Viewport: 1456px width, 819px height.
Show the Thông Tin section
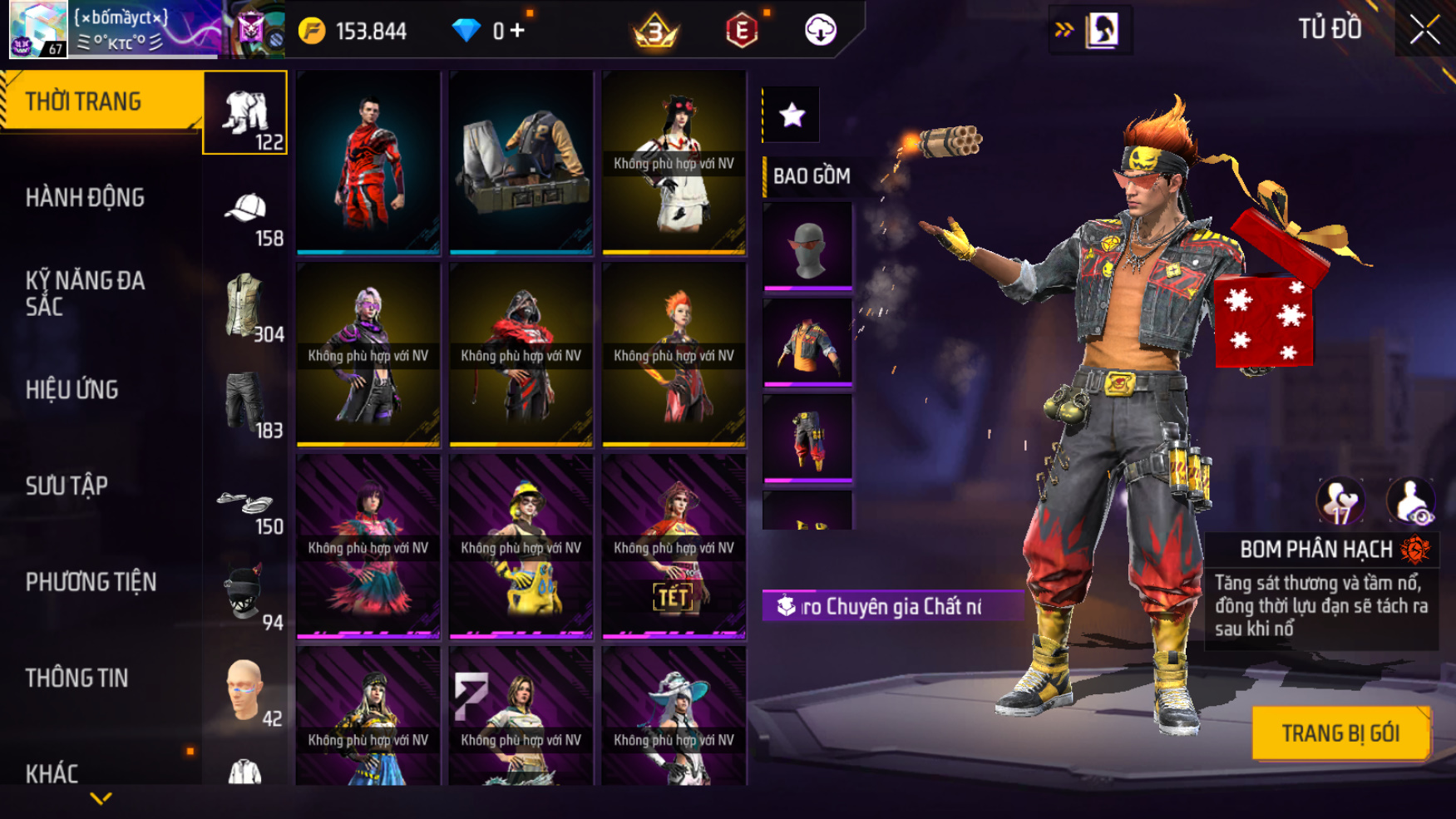tap(77, 678)
